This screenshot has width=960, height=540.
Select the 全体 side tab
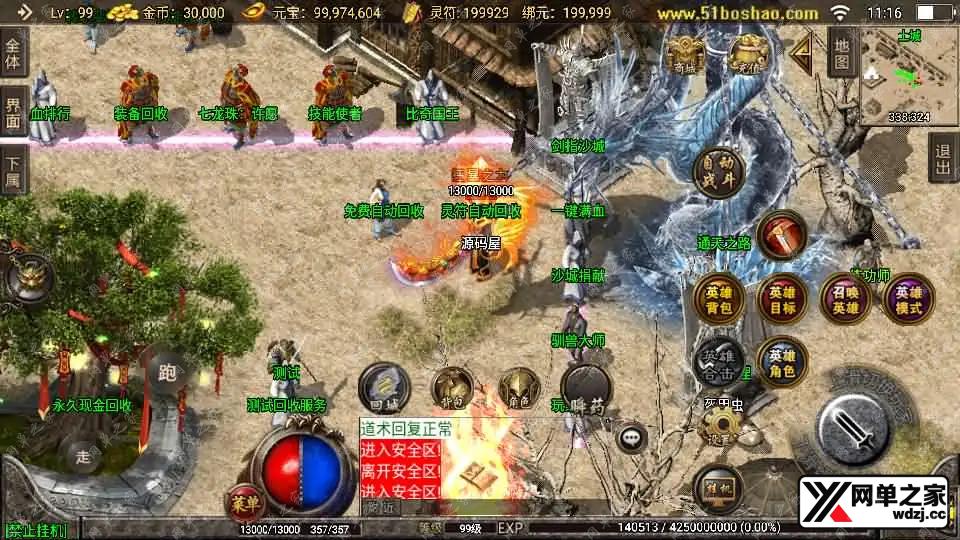[14, 50]
